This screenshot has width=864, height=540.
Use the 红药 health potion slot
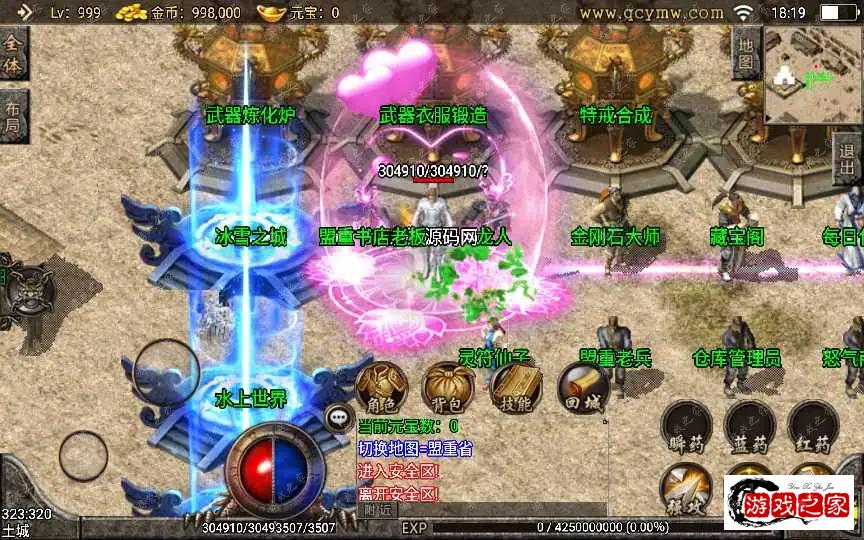[811, 428]
